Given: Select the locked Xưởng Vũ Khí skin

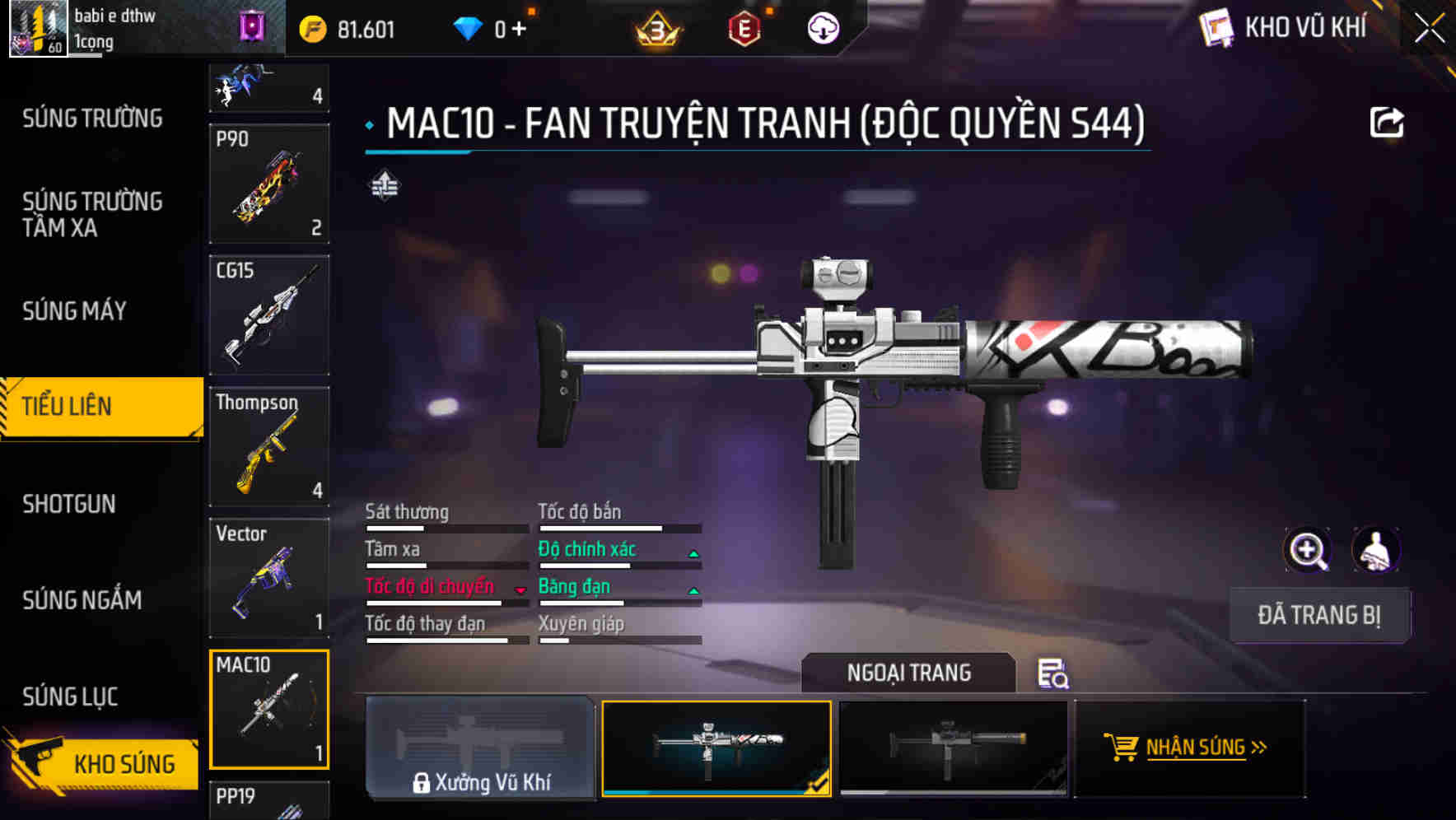Looking at the screenshot, I should coord(480,748).
